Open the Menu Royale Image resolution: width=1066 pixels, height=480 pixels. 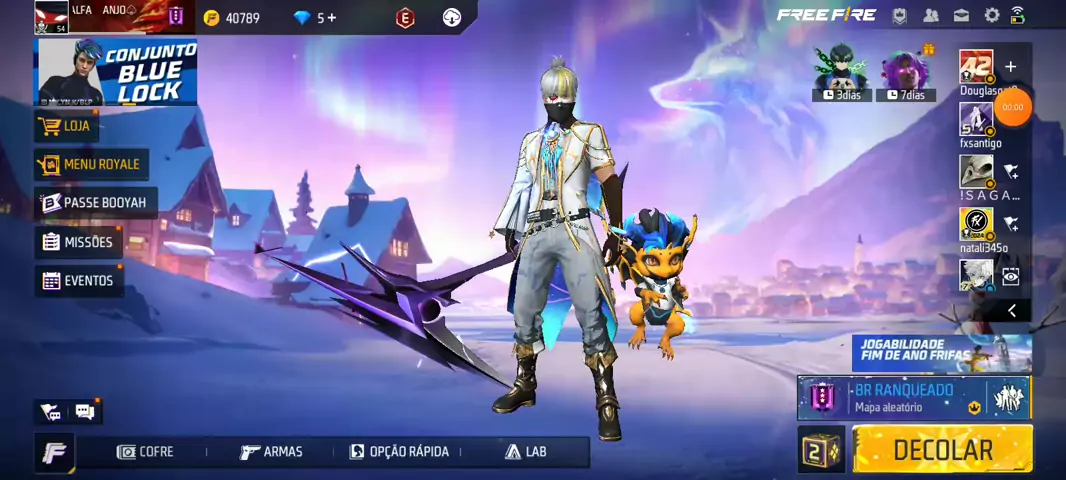coord(91,164)
